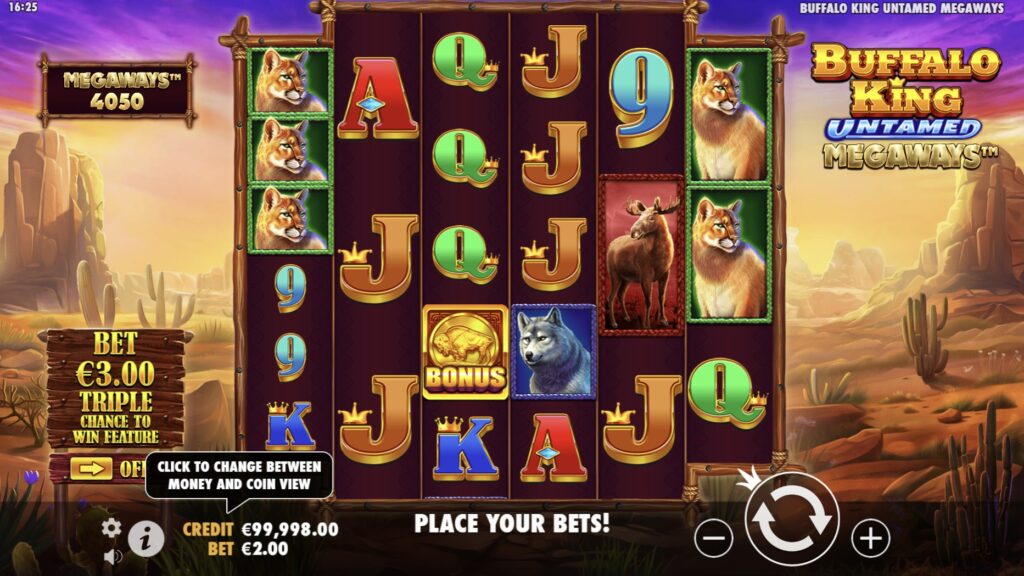Screen dimensions: 1024x576
Task: Decrease the bet with the minus button
Action: pyautogui.click(x=713, y=539)
